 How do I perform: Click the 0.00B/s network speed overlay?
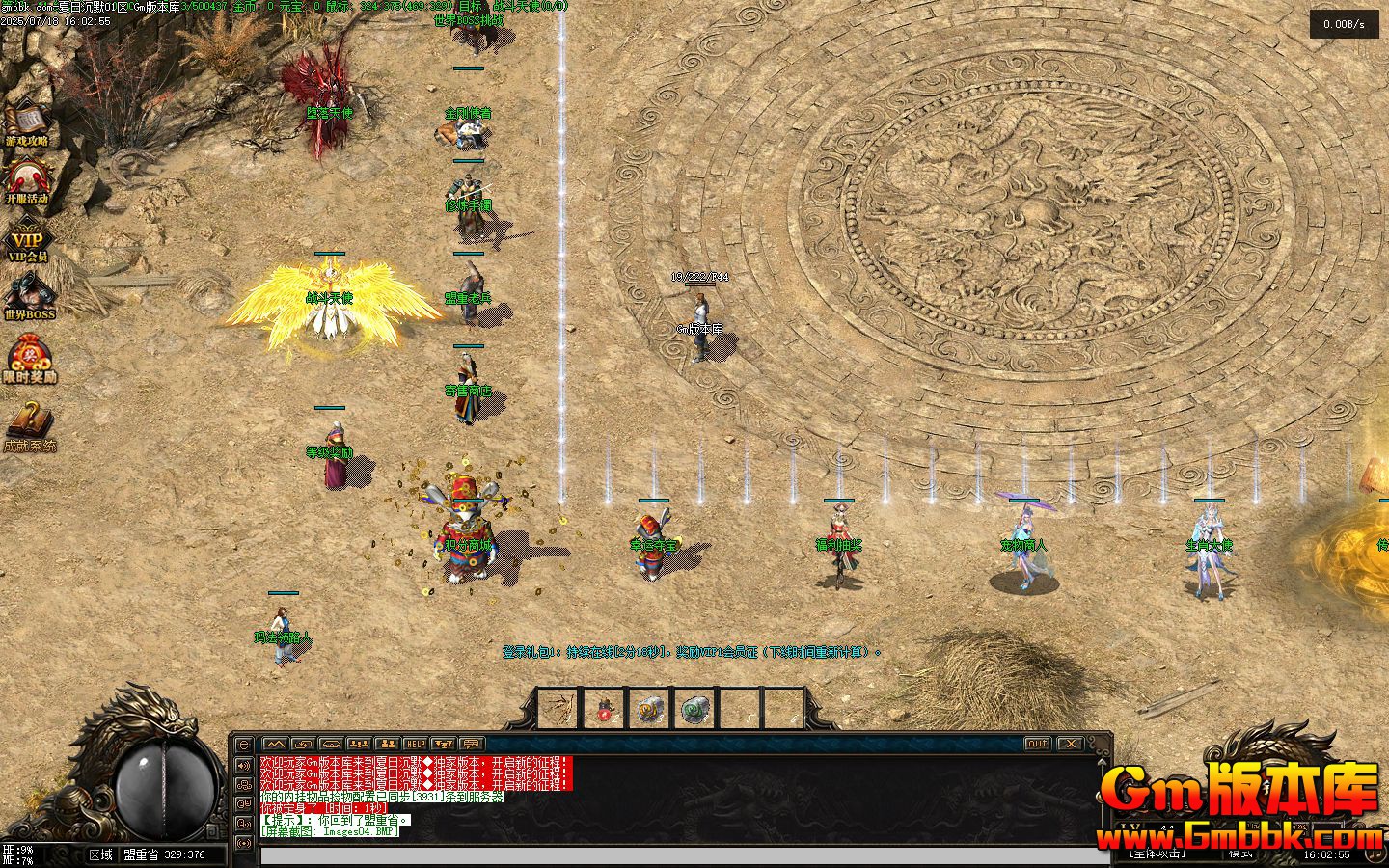[1344, 25]
